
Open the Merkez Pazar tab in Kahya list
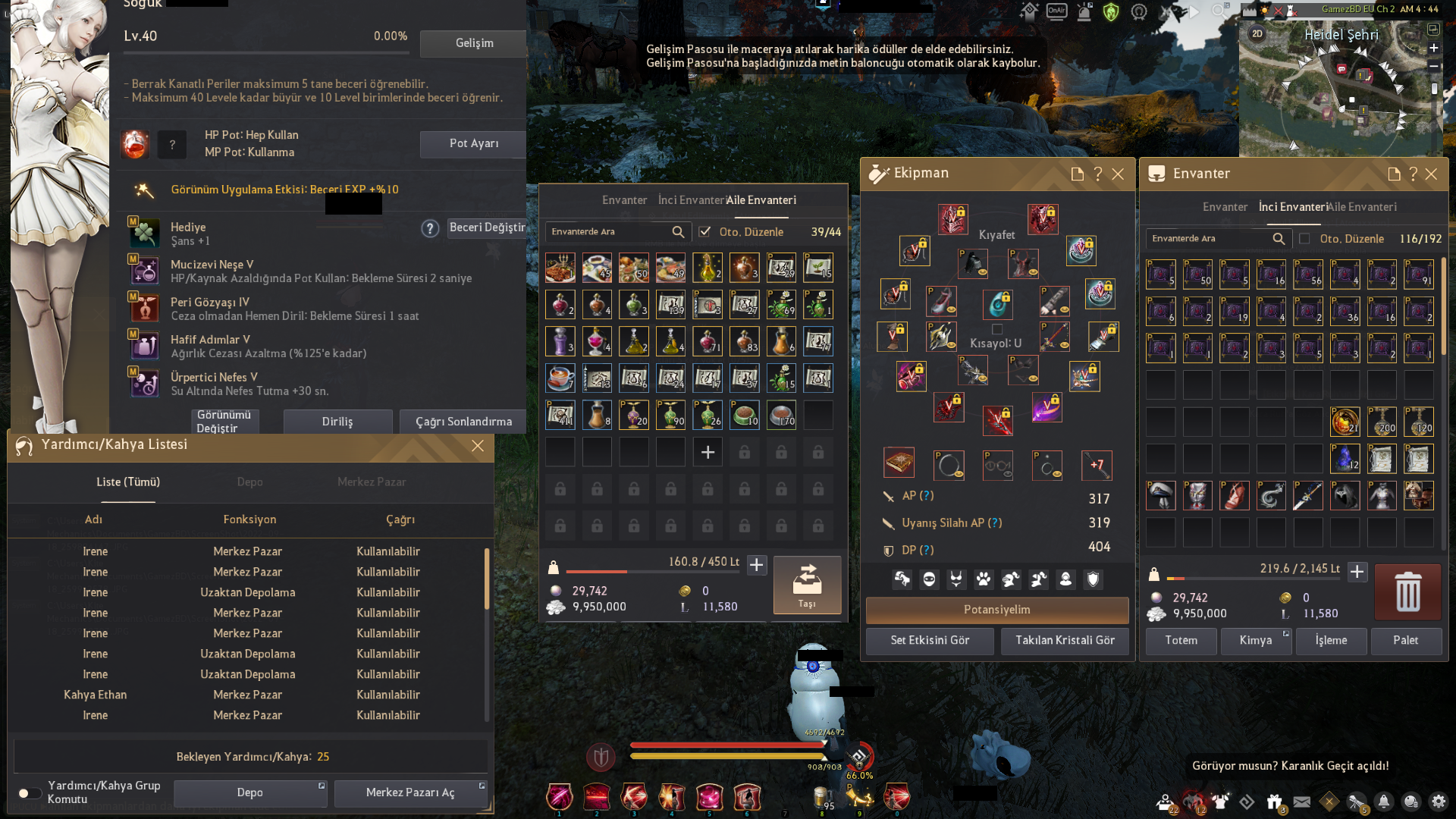point(372,482)
